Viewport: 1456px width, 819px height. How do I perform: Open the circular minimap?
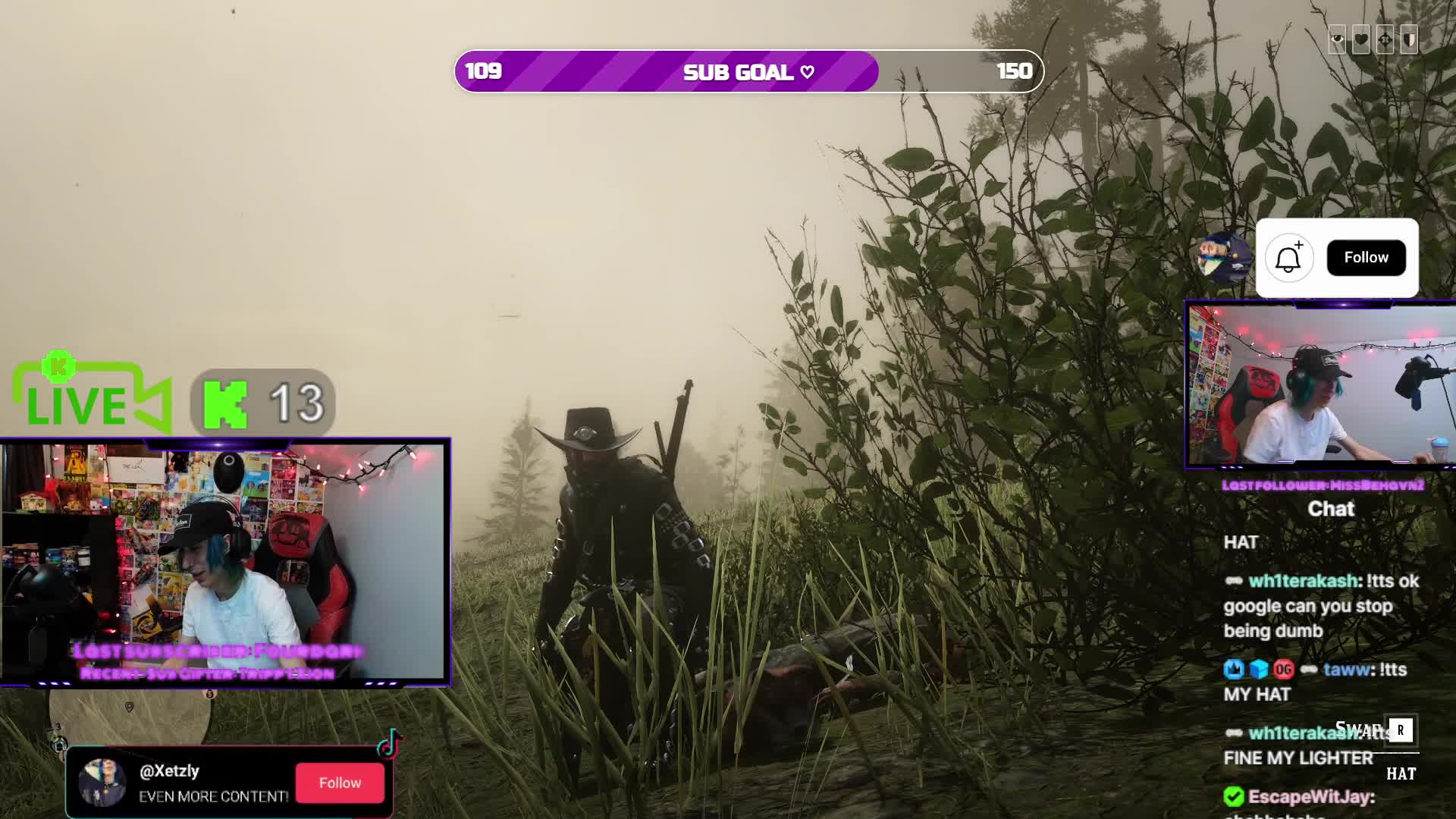coord(129,717)
